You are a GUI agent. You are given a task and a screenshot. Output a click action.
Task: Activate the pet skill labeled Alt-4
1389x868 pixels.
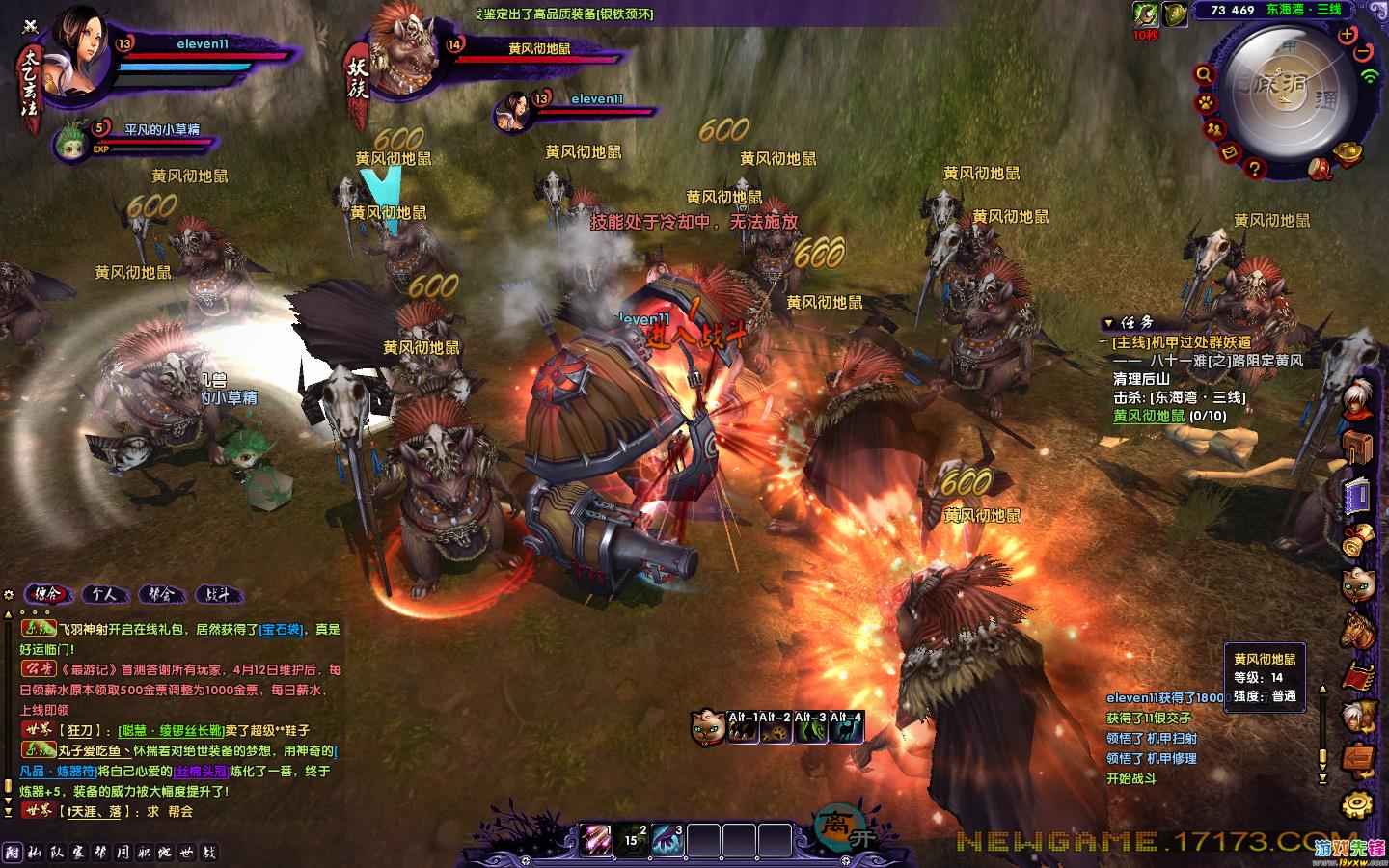click(x=847, y=729)
